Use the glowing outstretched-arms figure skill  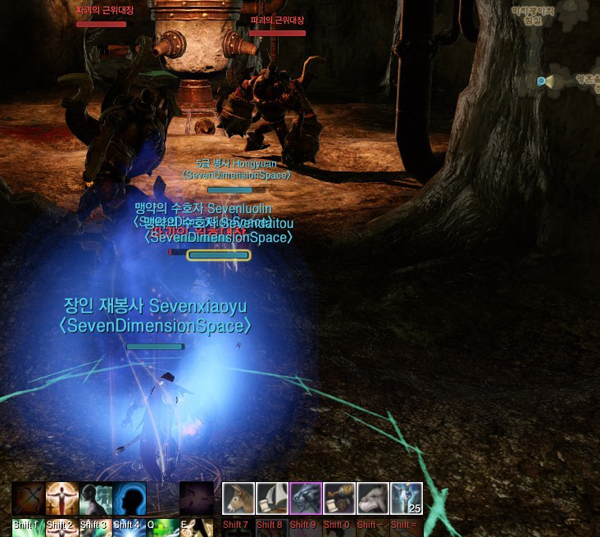pos(62,500)
